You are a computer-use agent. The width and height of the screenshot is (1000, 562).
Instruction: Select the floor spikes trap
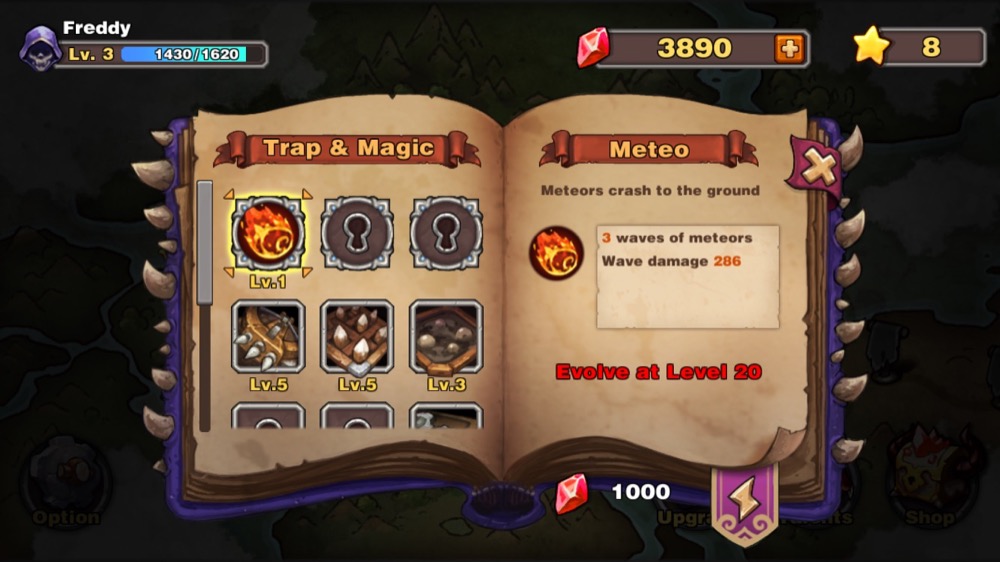coord(357,336)
